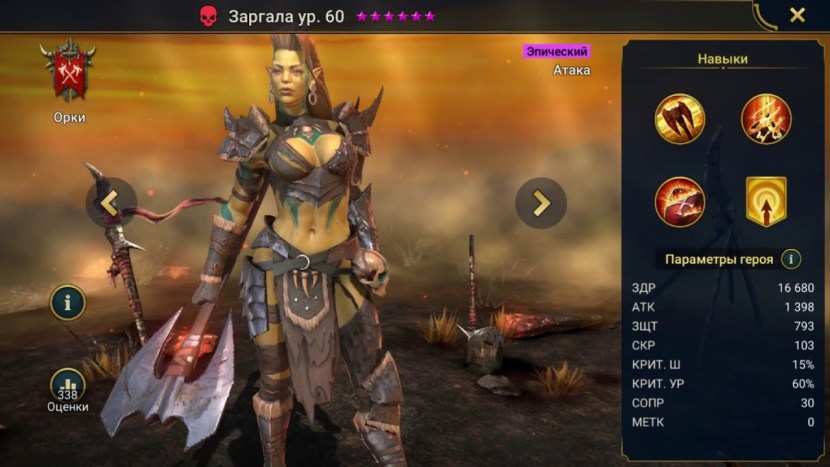Select the multi-blade skill icon
This screenshot has width=830, height=467.
point(766,118)
